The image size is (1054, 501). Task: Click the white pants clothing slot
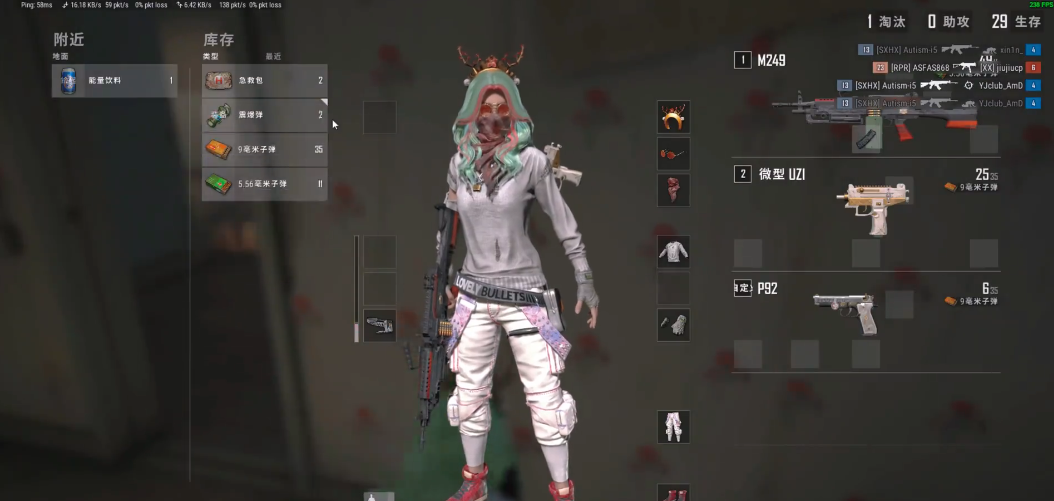click(673, 426)
